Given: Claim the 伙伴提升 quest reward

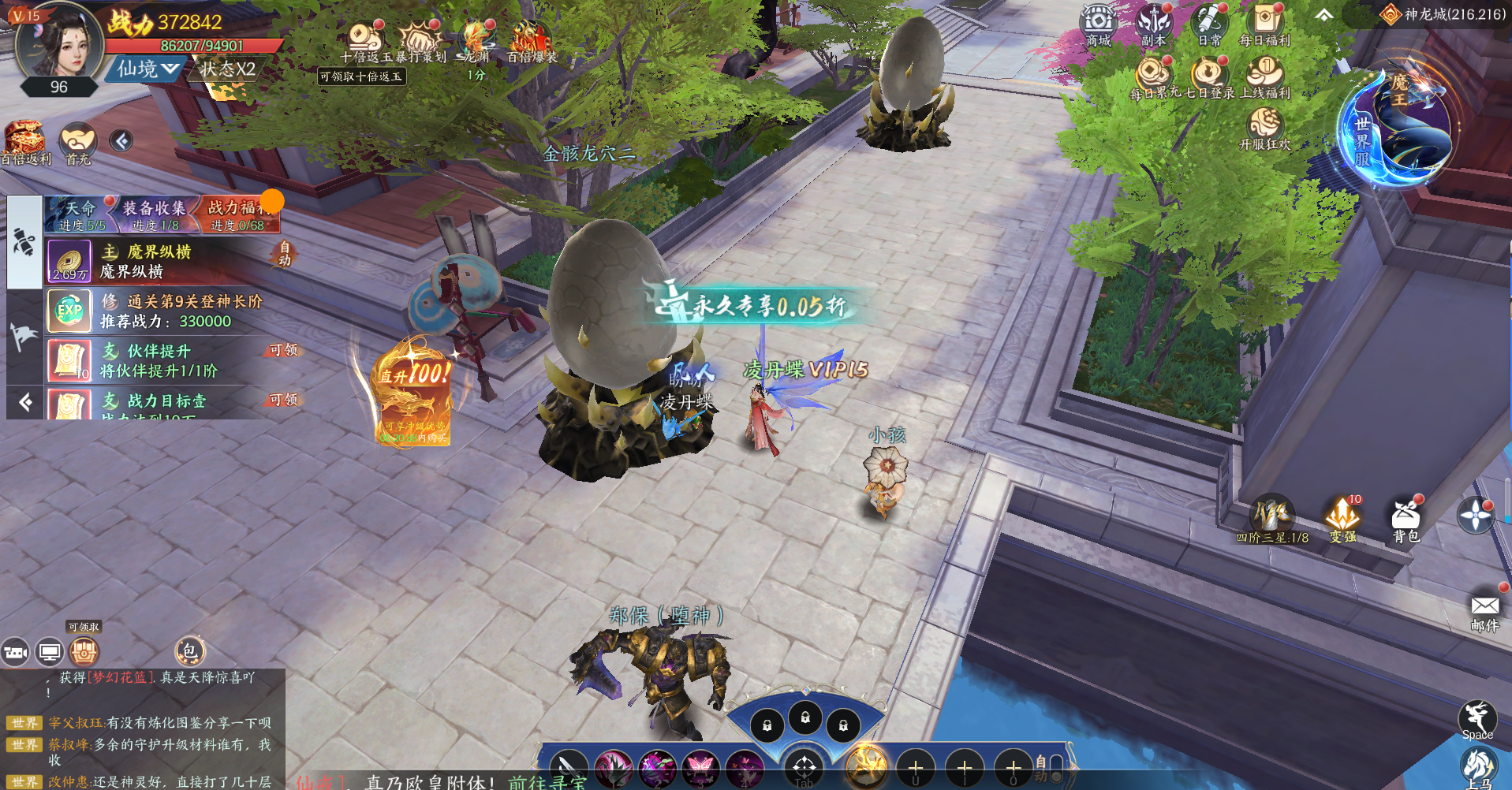Looking at the screenshot, I should point(284,350).
